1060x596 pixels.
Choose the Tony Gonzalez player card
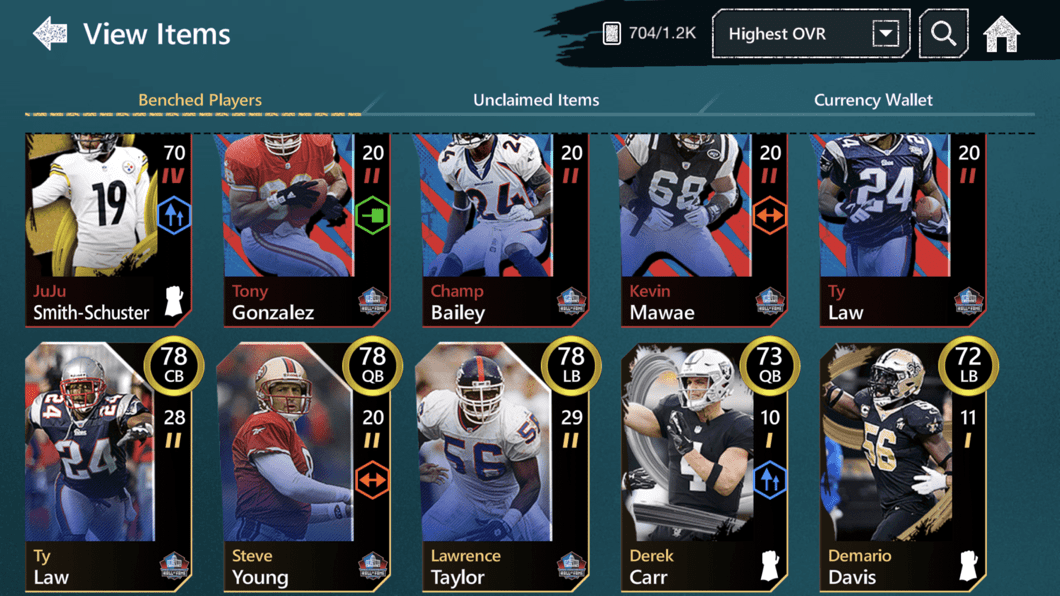[305, 230]
